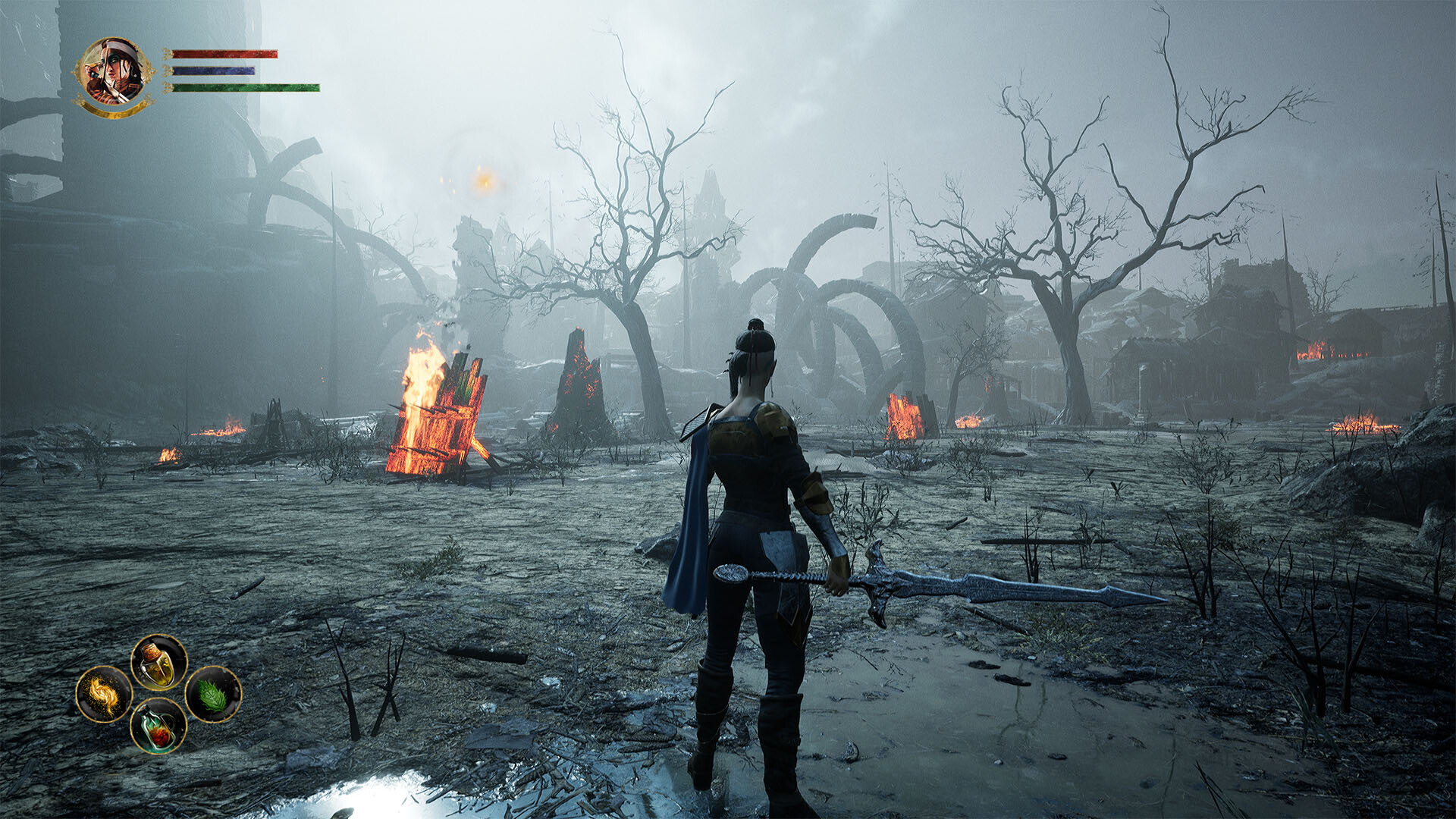Open the character portrait in the HUD
The height and width of the screenshot is (819, 1456).
[x=114, y=73]
